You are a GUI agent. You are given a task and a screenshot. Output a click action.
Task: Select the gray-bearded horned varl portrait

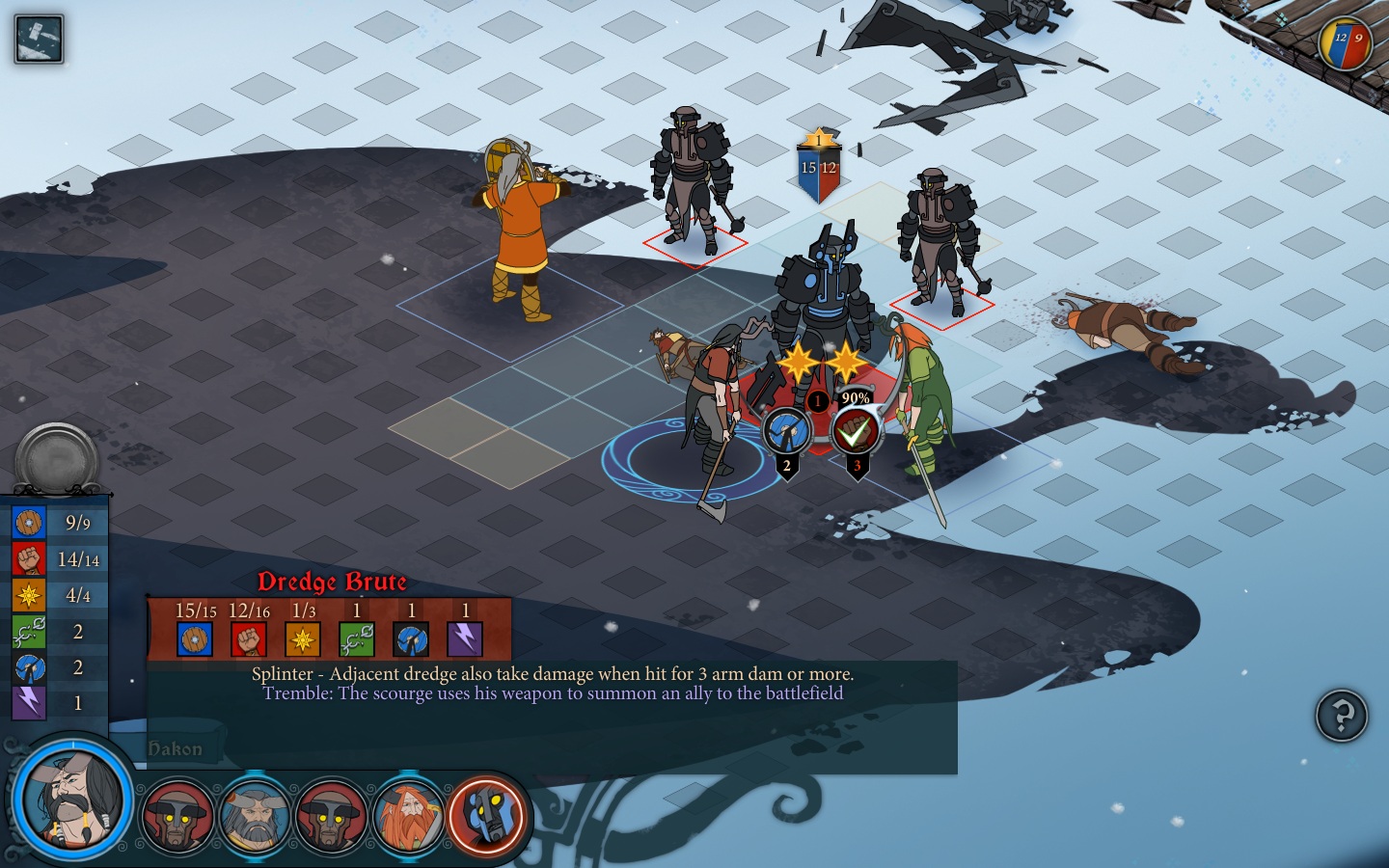click(x=255, y=816)
